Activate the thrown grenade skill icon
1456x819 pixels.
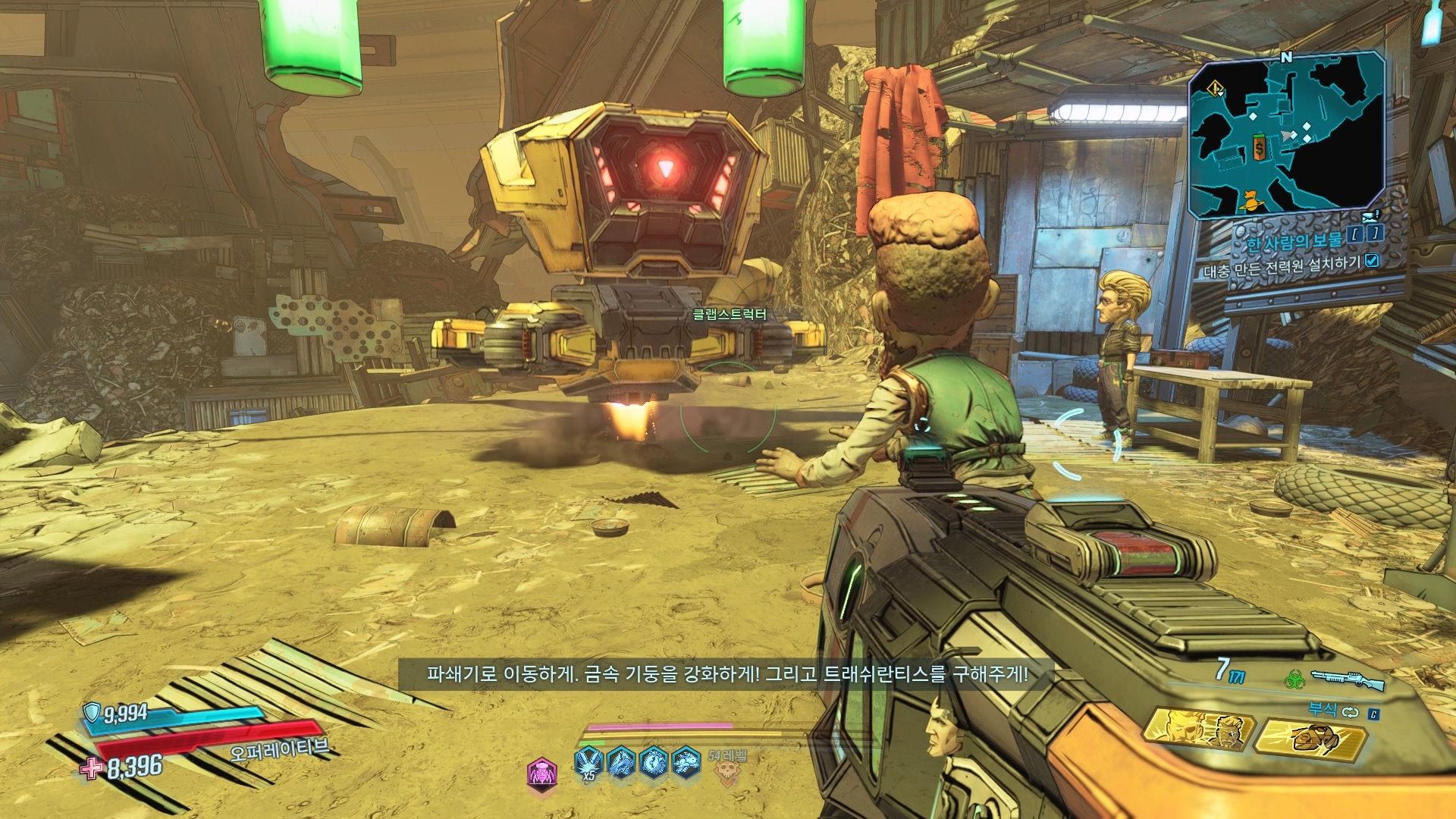(x=1312, y=737)
